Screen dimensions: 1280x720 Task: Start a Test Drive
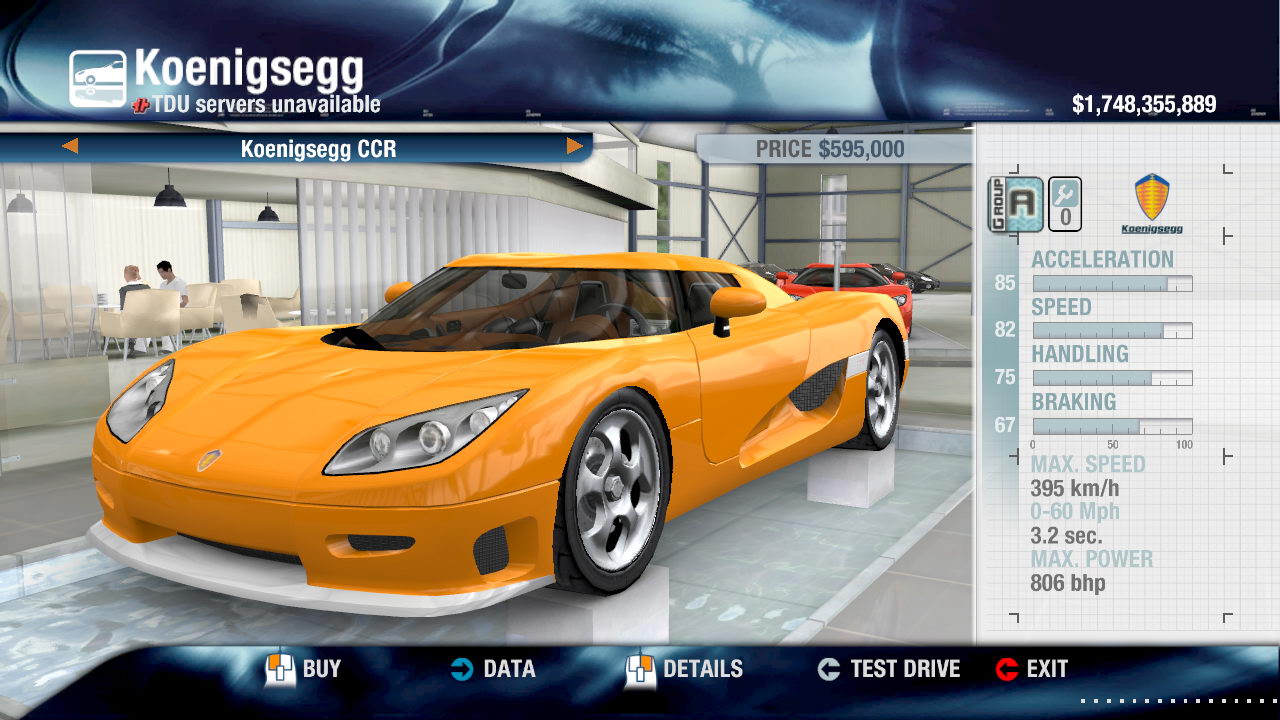pyautogui.click(x=889, y=669)
